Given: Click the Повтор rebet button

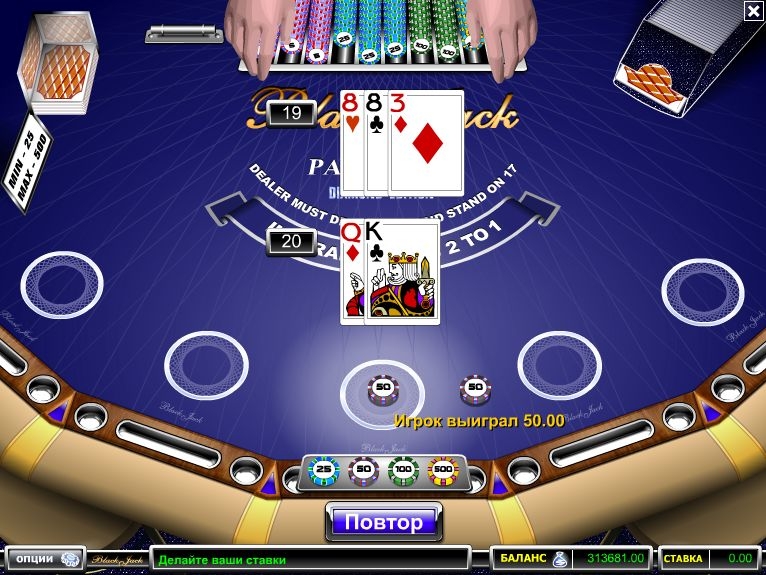Looking at the screenshot, I should point(384,521).
